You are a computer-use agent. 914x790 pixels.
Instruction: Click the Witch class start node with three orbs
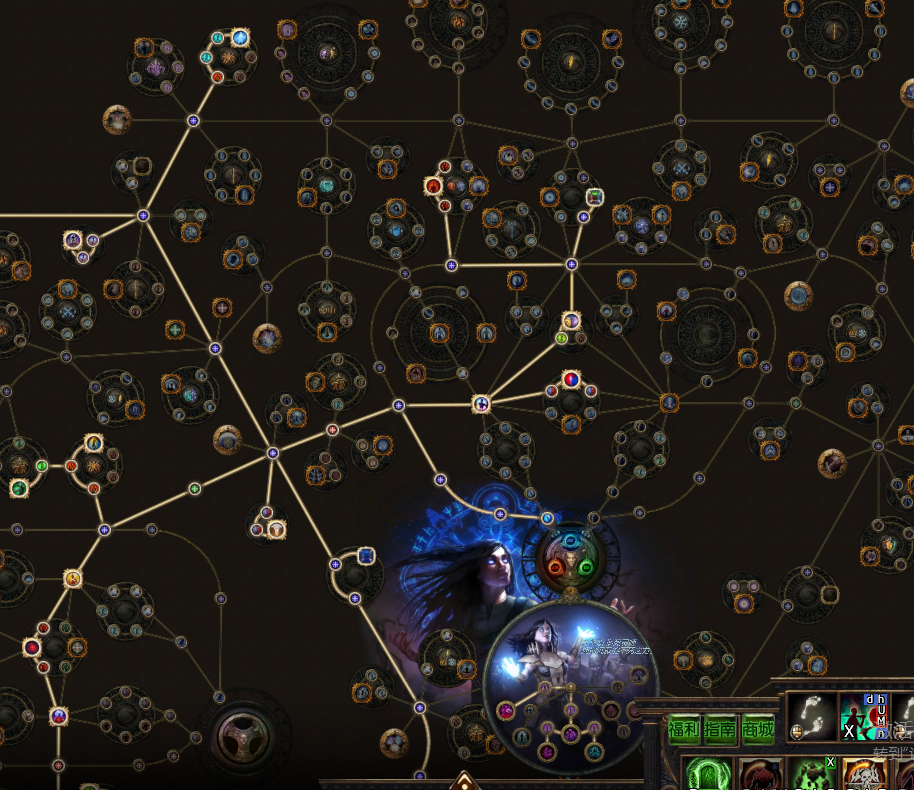tap(571, 555)
